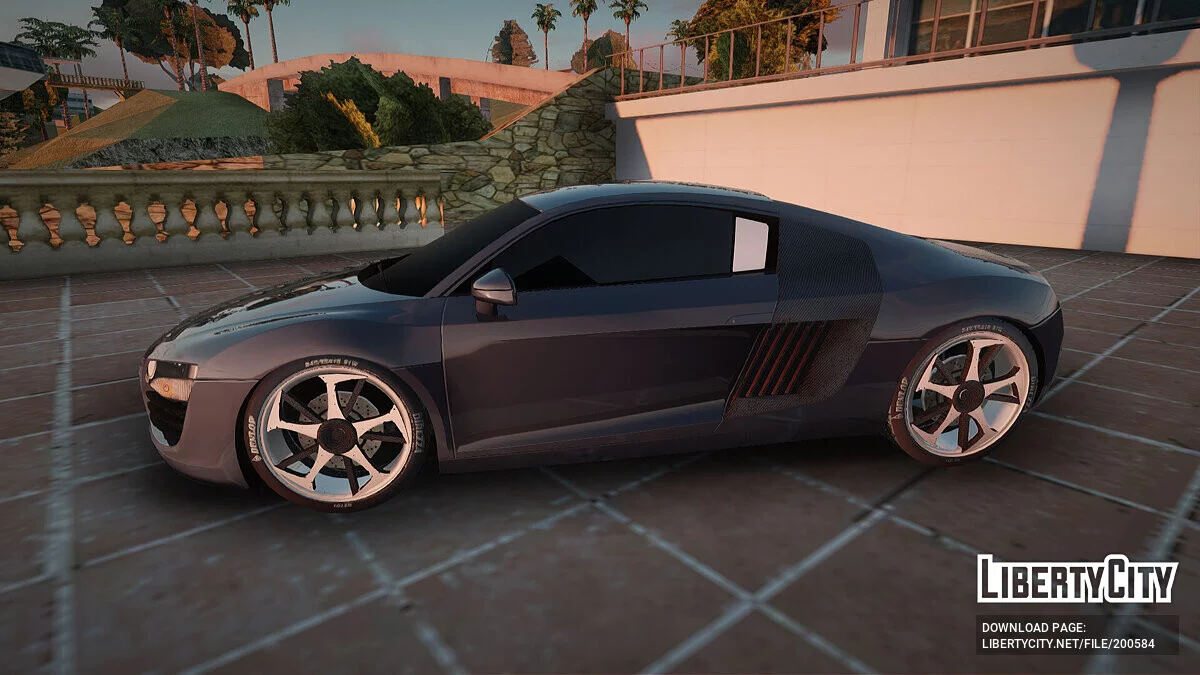Click the LibertyCity logo watermark
1200x675 pixels.
[x=1077, y=579]
